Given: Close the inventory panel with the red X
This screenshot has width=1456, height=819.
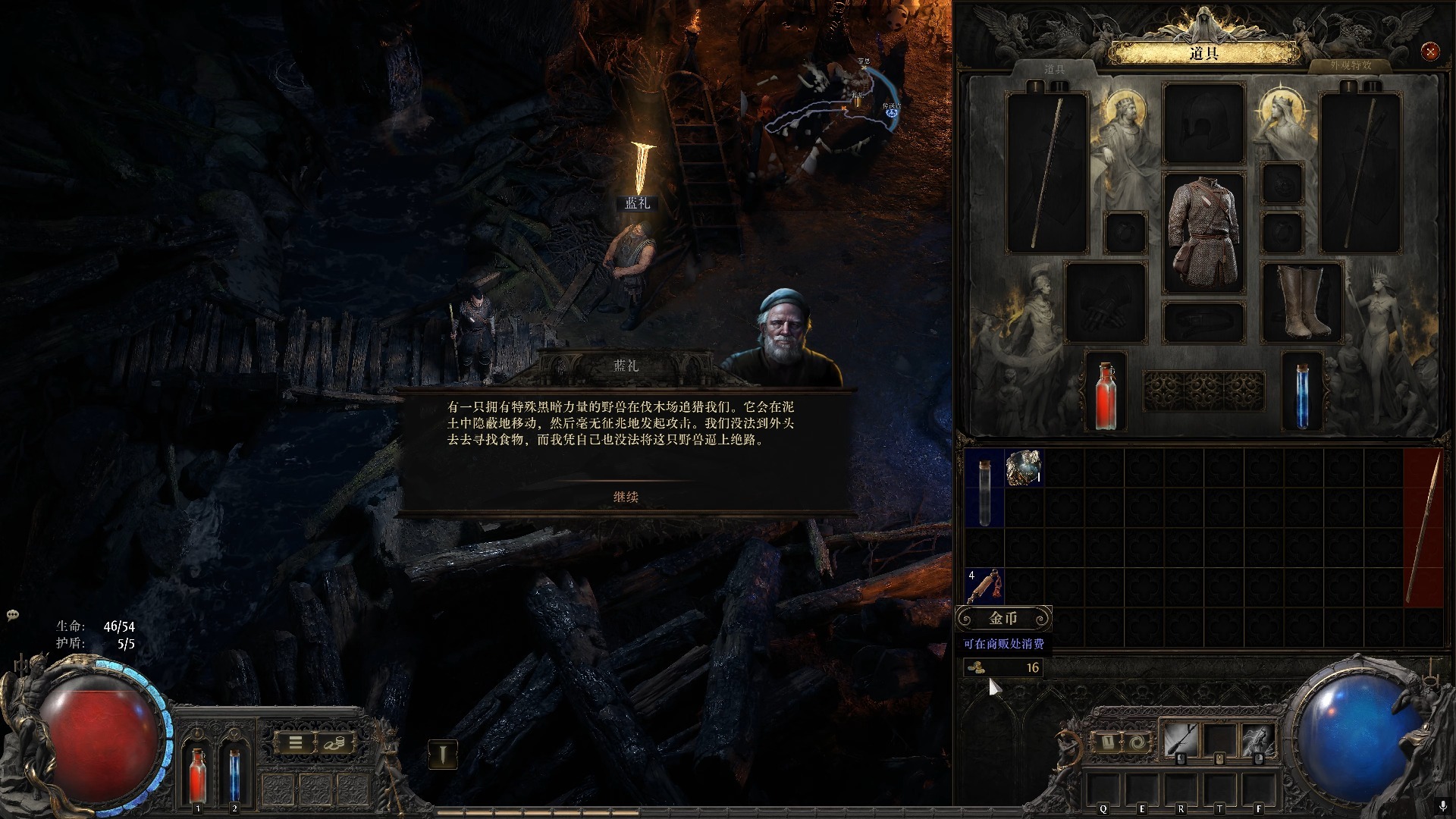Looking at the screenshot, I should [1430, 52].
